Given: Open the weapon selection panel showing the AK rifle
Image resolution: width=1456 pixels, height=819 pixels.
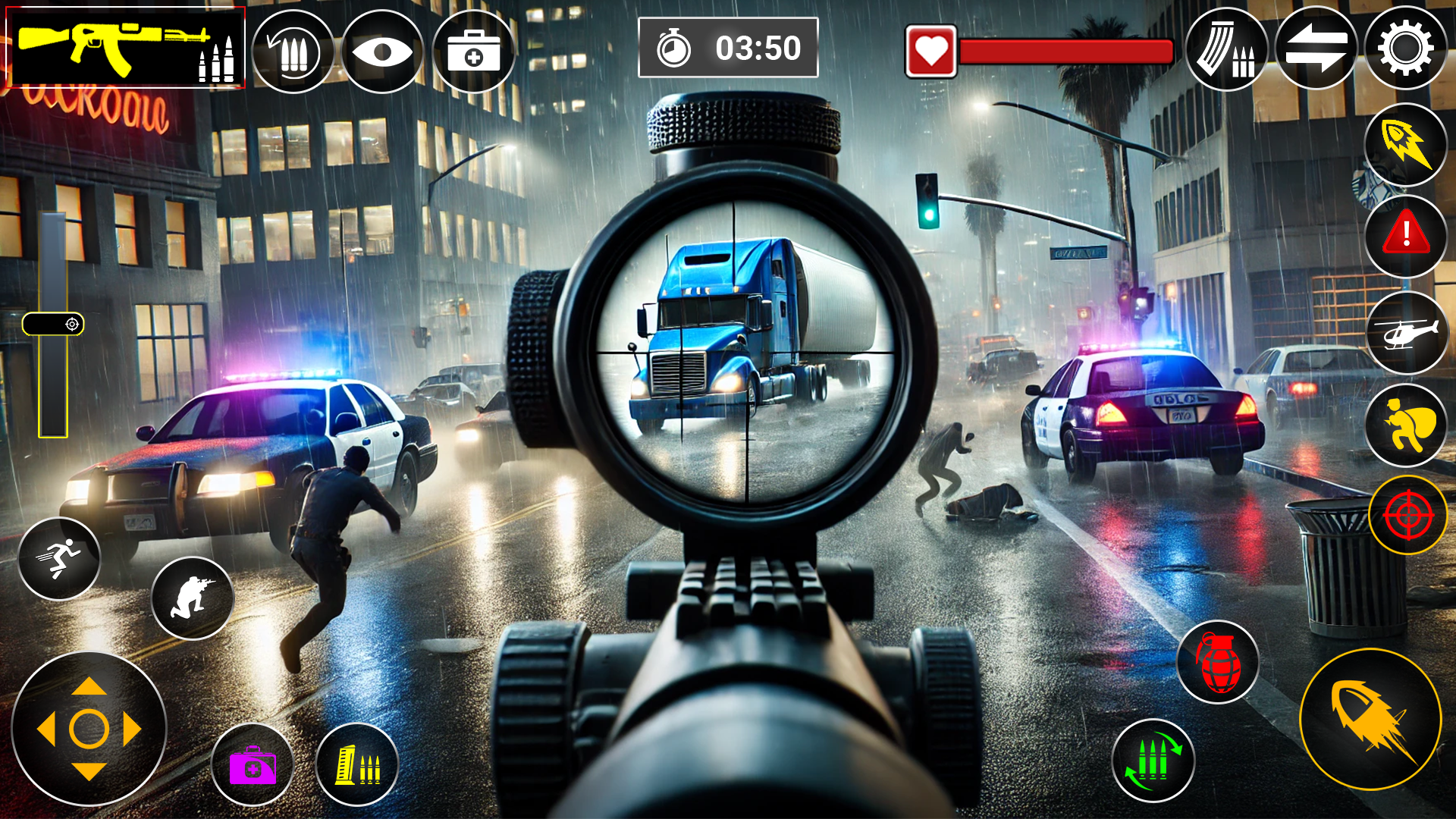Looking at the screenshot, I should 125,47.
